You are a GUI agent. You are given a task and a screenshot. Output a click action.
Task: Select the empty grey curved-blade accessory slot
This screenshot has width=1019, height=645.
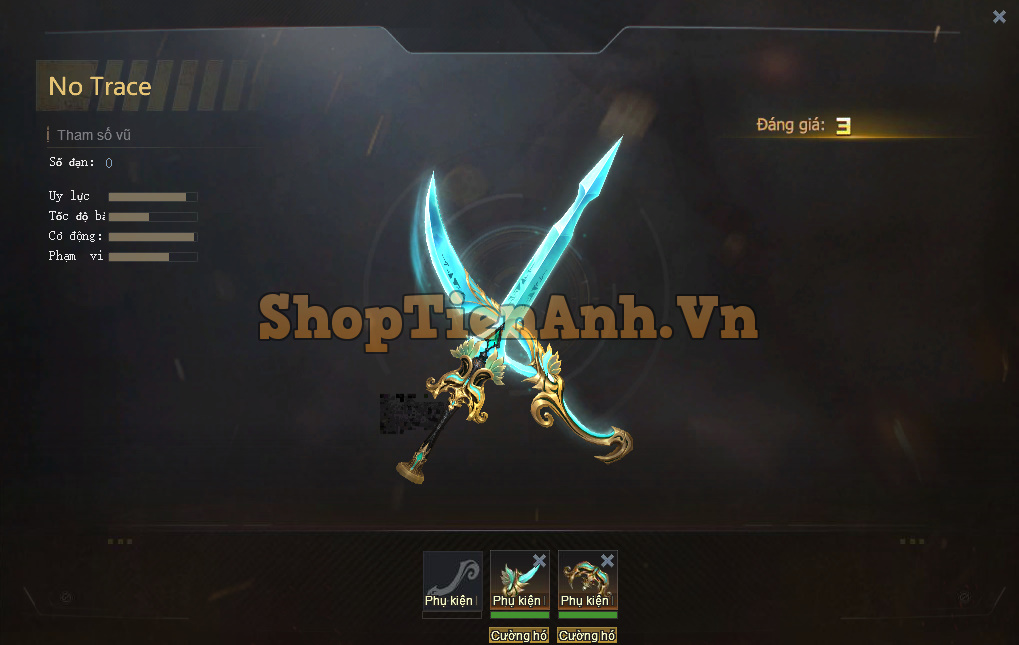point(452,580)
